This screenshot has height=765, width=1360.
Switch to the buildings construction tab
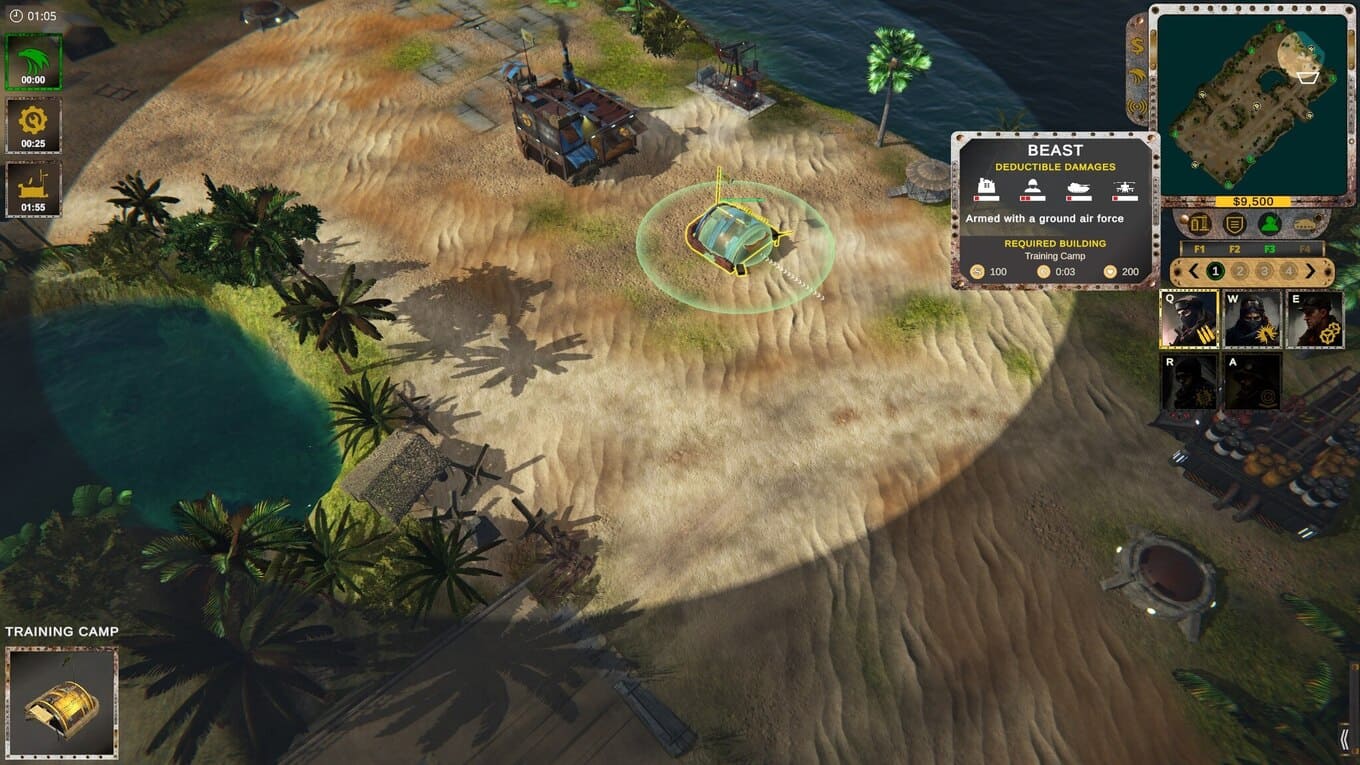(x=1199, y=224)
